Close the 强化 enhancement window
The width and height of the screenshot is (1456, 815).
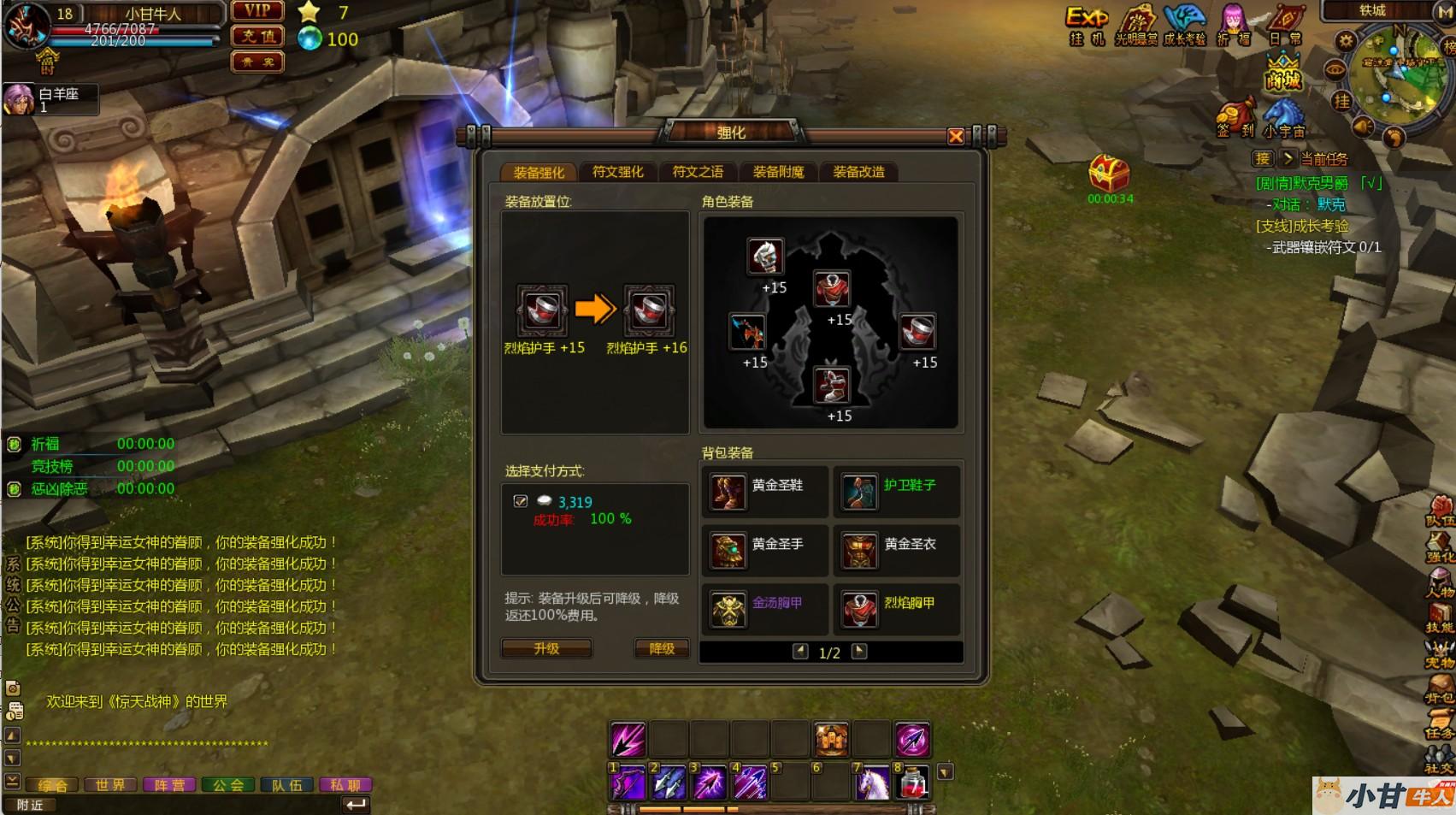coord(956,136)
